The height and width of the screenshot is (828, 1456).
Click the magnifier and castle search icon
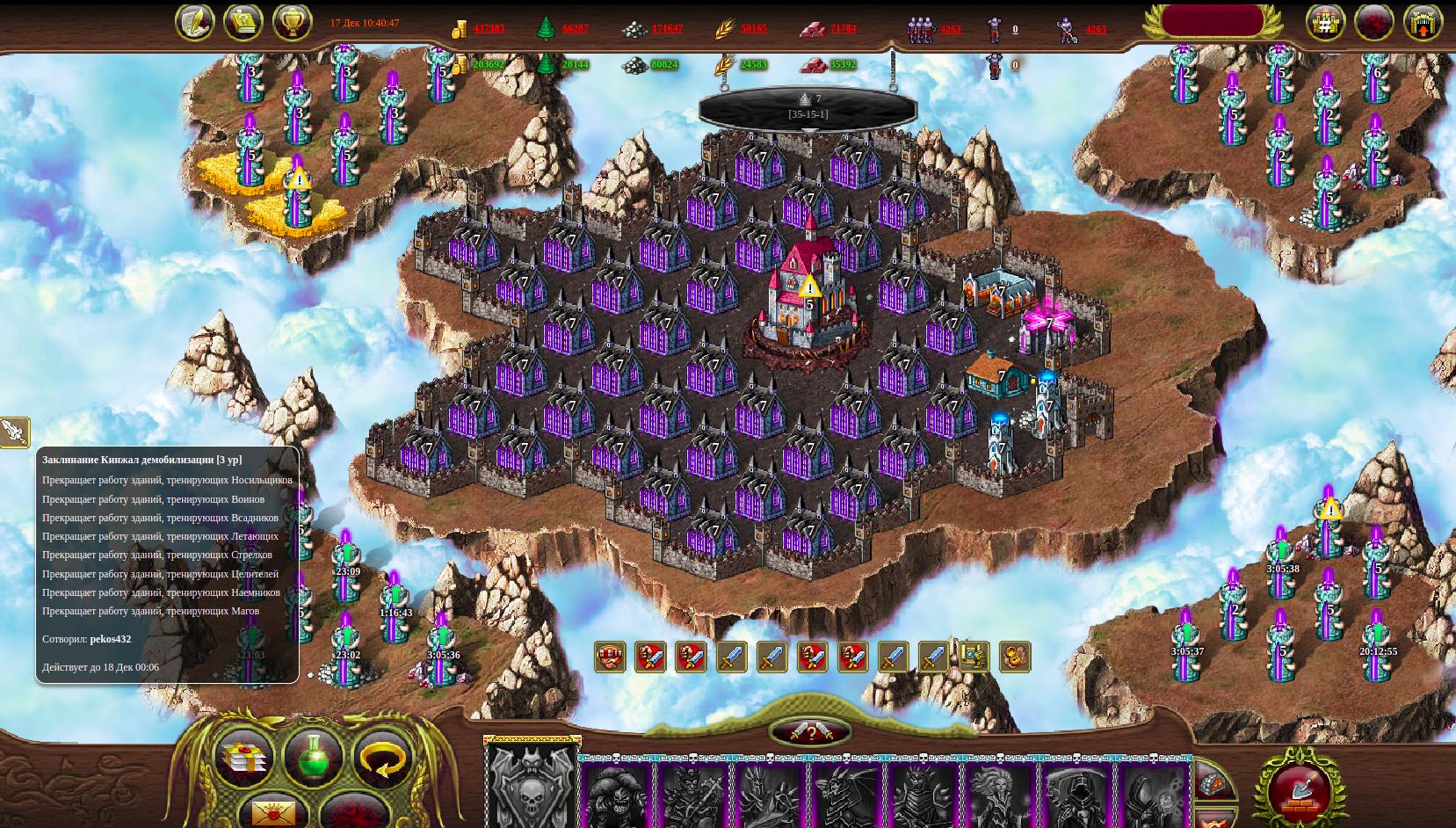coord(974,657)
